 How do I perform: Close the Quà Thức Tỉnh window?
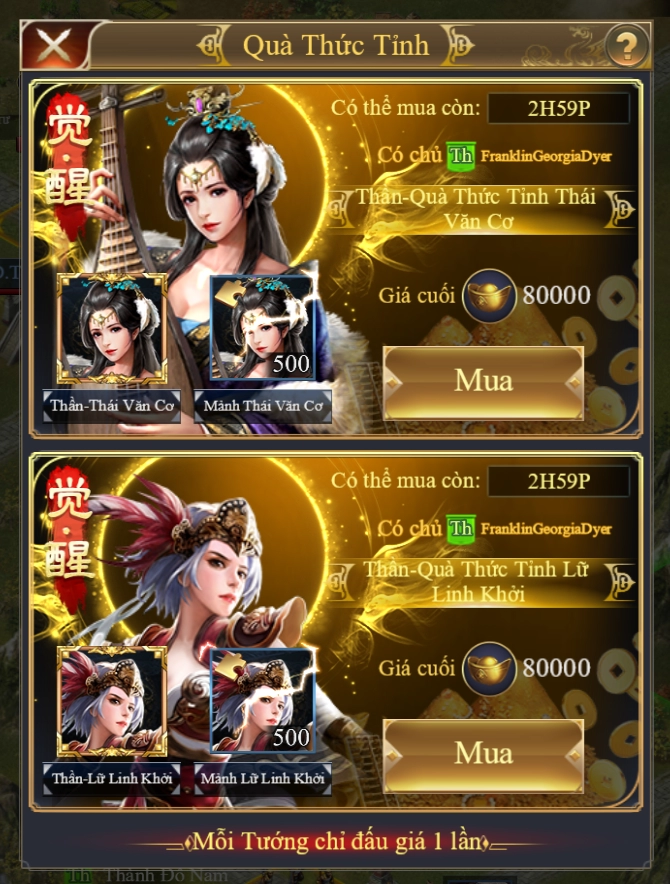point(52,45)
